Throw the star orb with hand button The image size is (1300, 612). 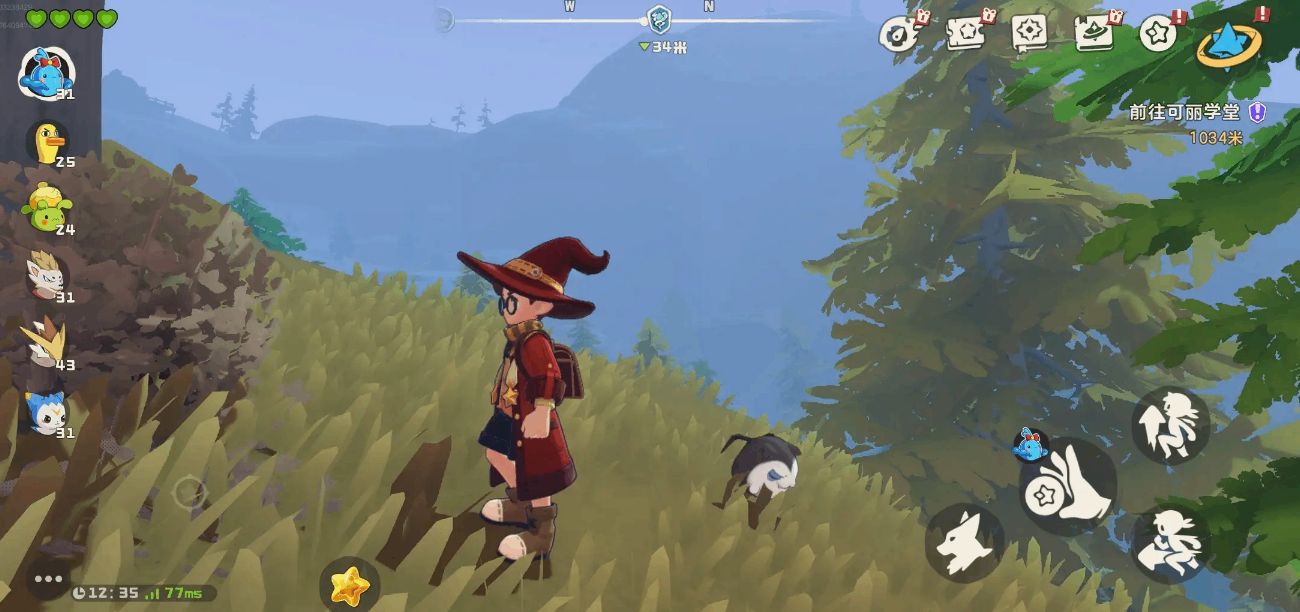point(1070,487)
